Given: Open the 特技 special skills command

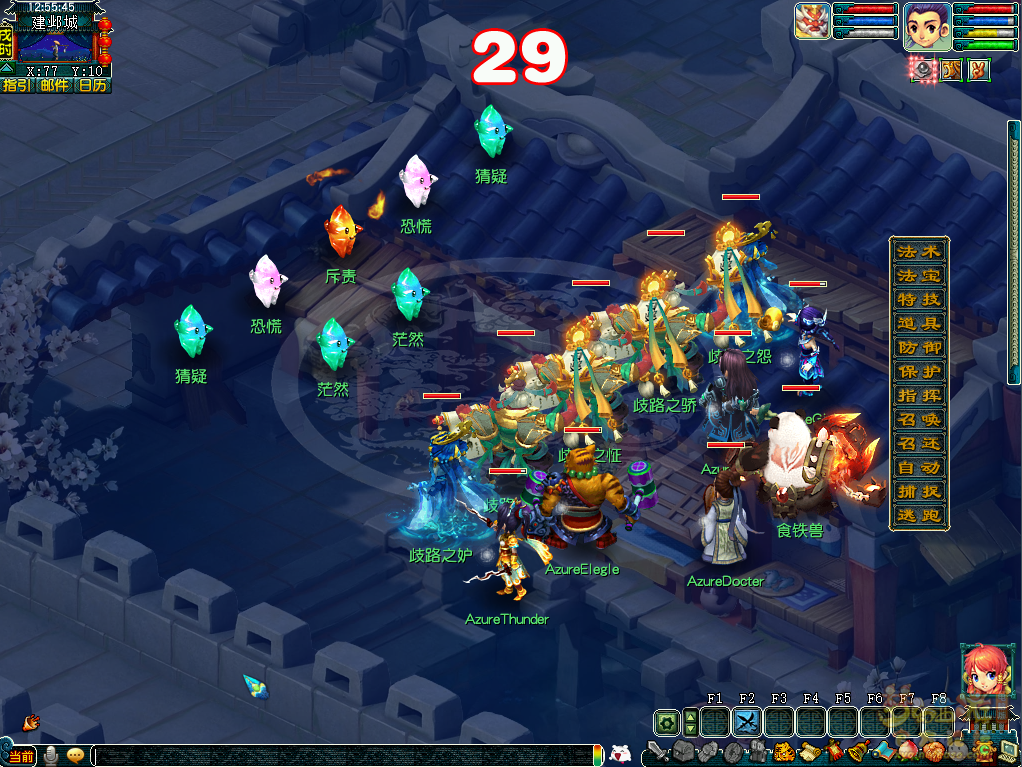Looking at the screenshot, I should point(918,300).
